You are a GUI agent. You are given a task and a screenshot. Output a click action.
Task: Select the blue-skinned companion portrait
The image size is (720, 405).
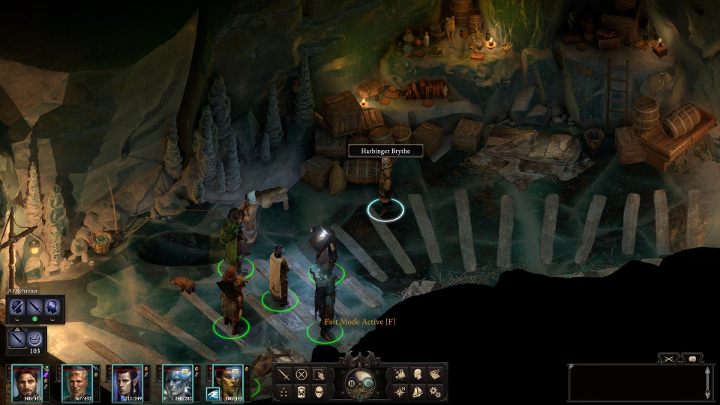coord(177,383)
